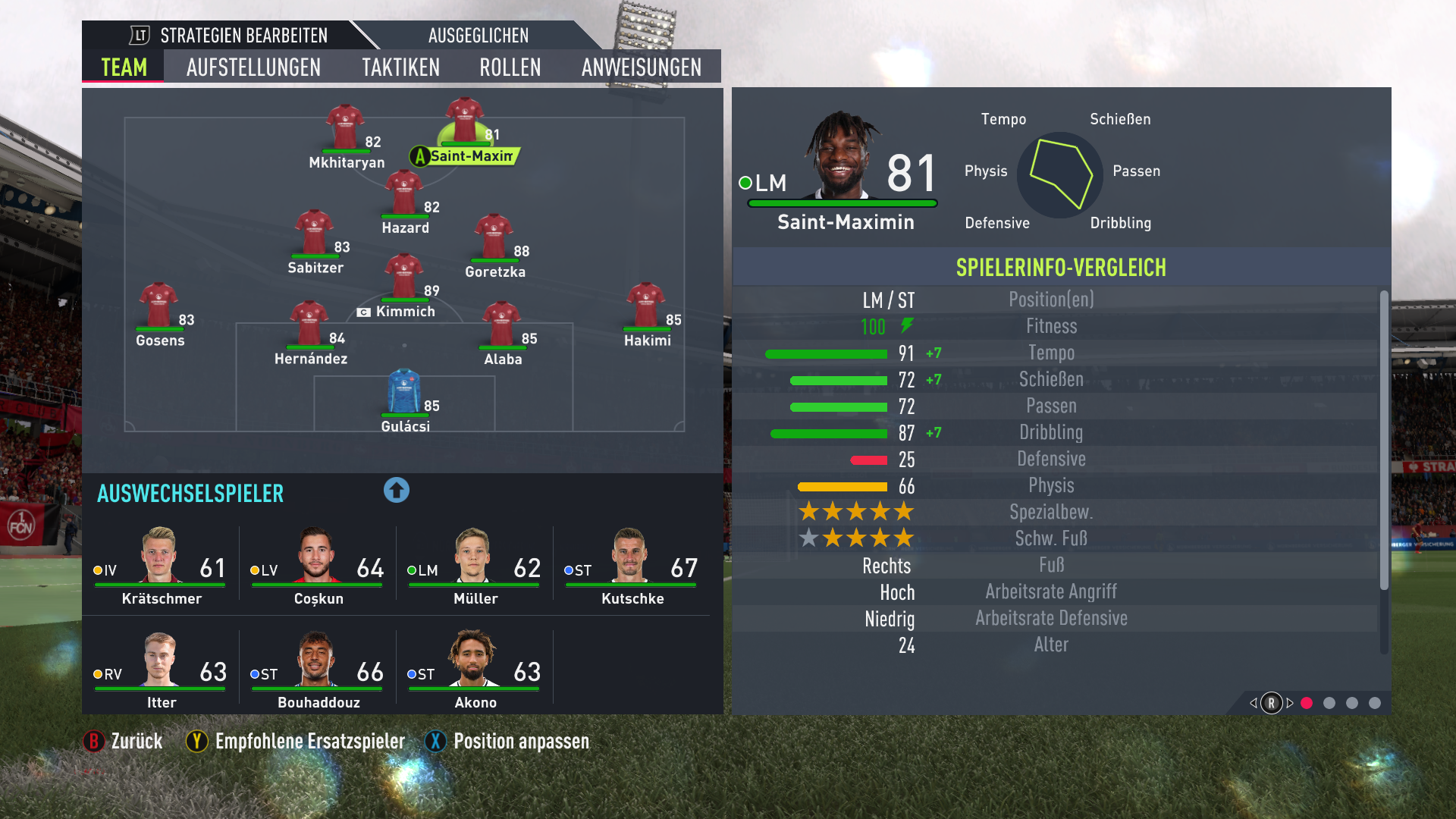Viewport: 1456px width, 819px height.
Task: Select Goretzka in midfield
Action: tap(494, 237)
